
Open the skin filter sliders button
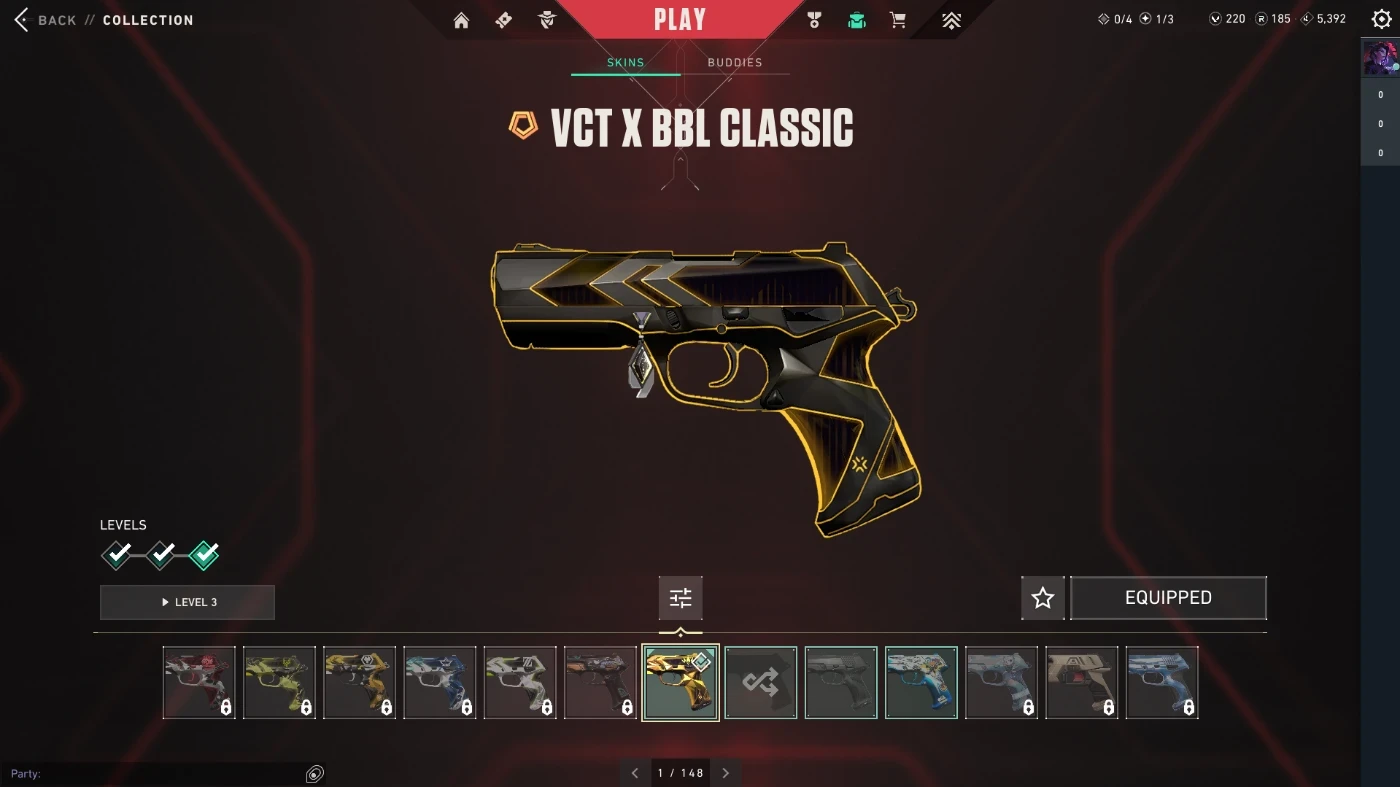(x=681, y=598)
